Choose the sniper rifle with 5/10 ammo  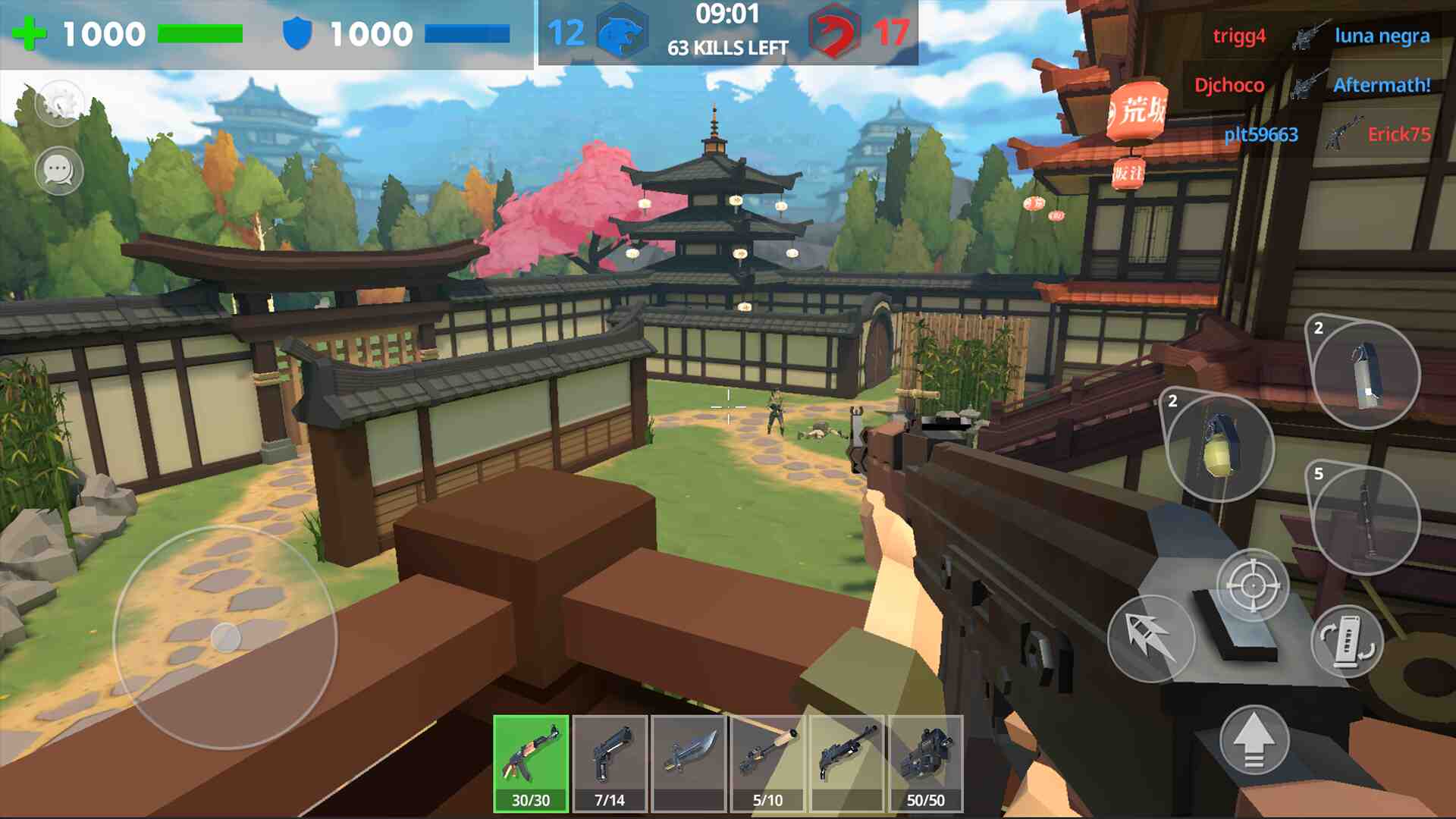click(767, 763)
